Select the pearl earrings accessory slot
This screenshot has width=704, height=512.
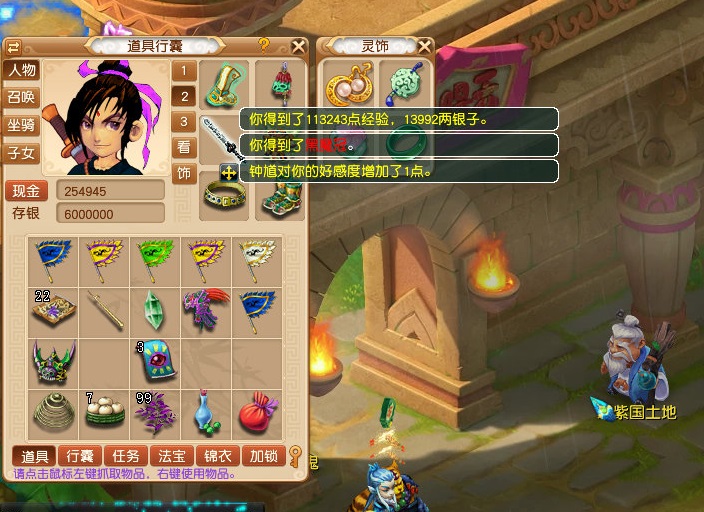point(344,84)
